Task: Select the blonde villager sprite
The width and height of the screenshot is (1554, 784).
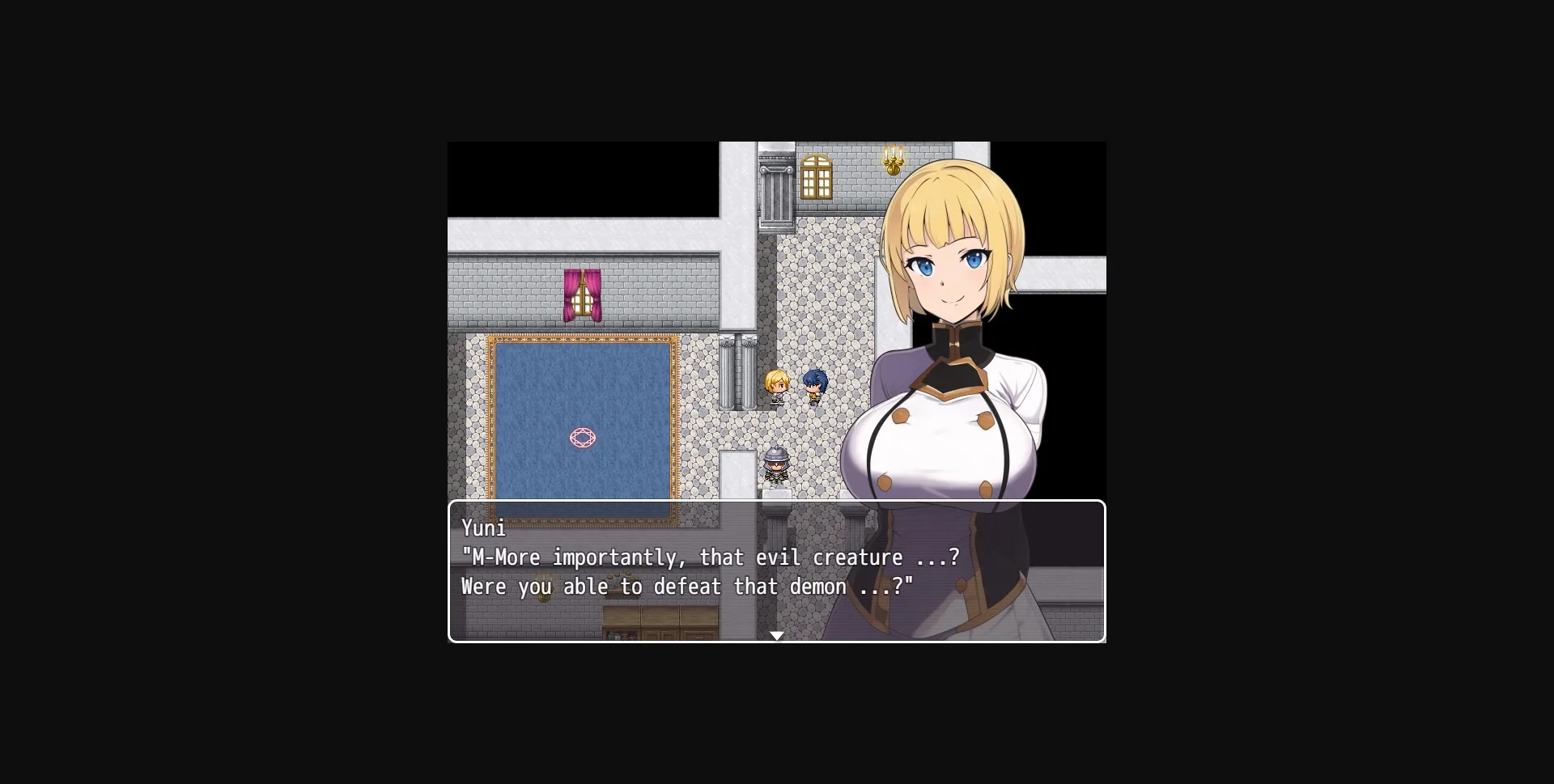Action: [x=775, y=387]
